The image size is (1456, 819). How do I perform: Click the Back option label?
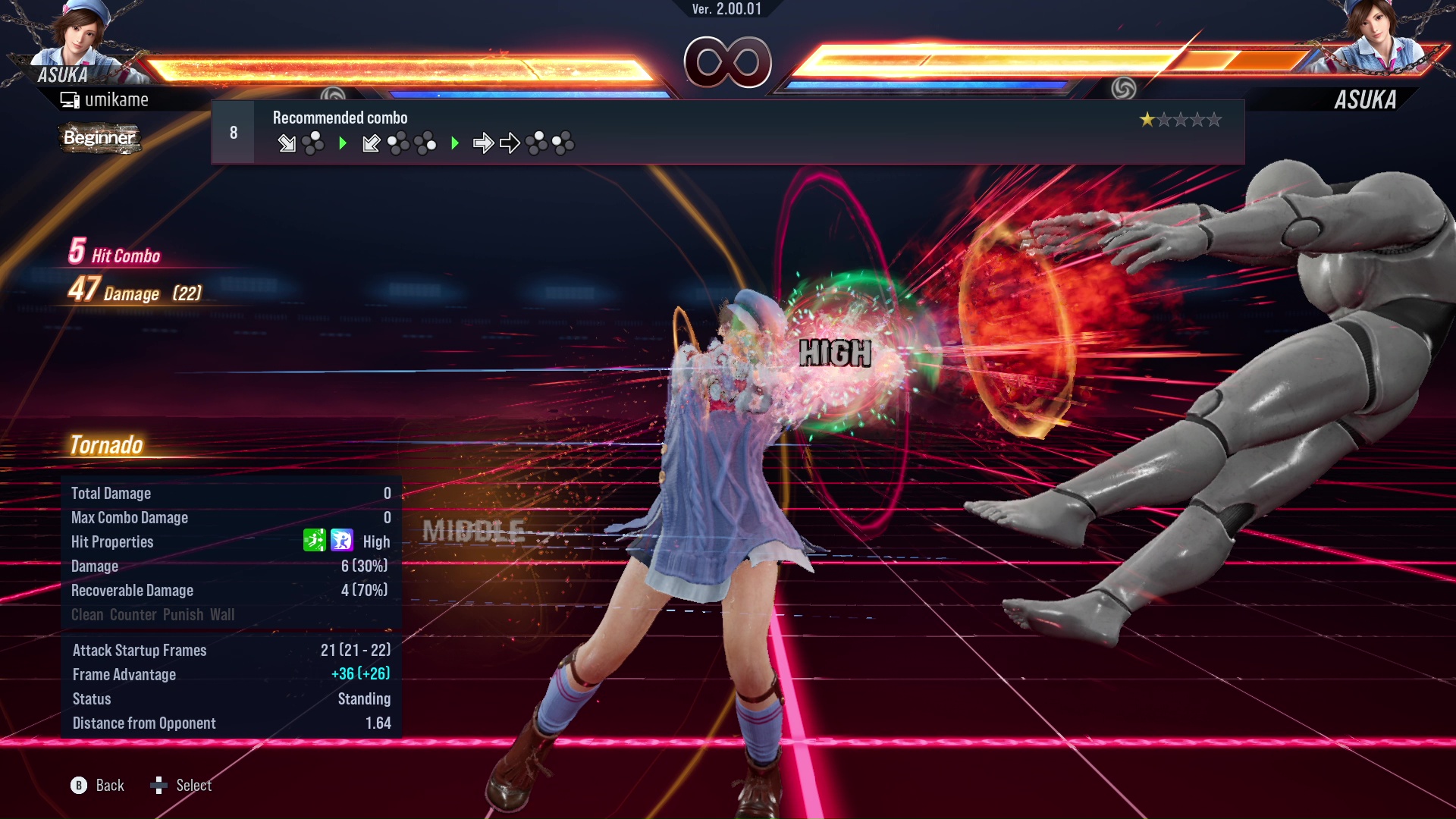pos(110,786)
